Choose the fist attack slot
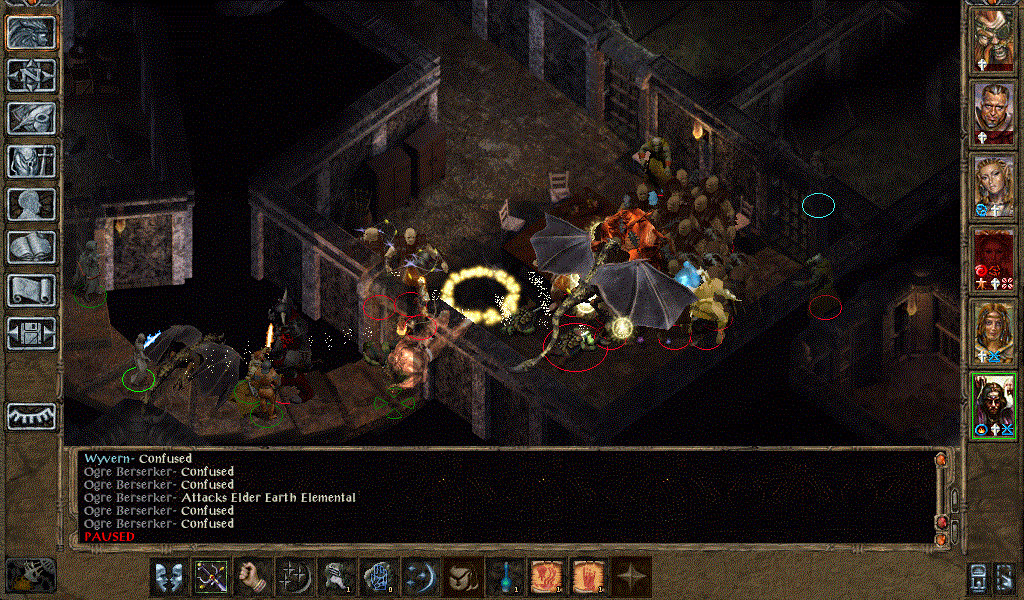The image size is (1024, 600). click(x=252, y=577)
